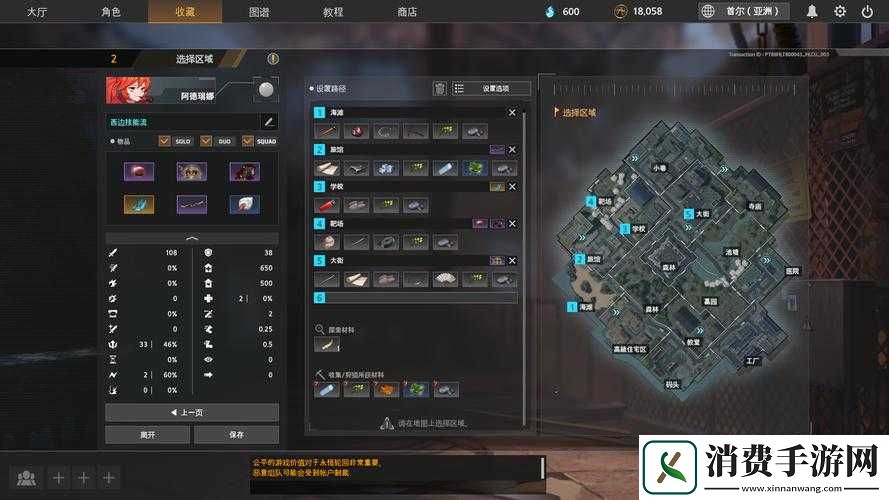This screenshot has height=500, width=889.
Task: Remove the 海滩 route stop
Action: (512, 113)
